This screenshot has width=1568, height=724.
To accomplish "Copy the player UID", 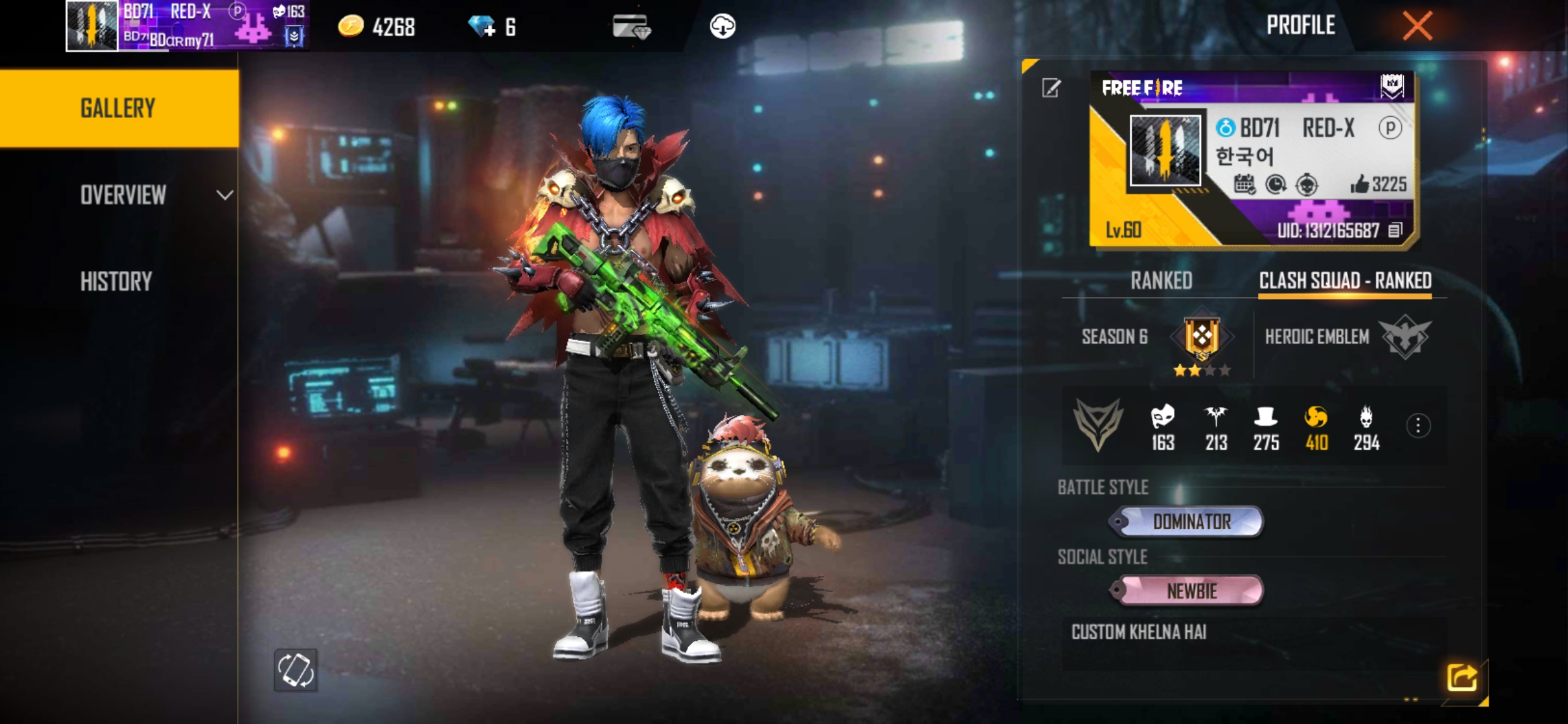I will 1395,231.
